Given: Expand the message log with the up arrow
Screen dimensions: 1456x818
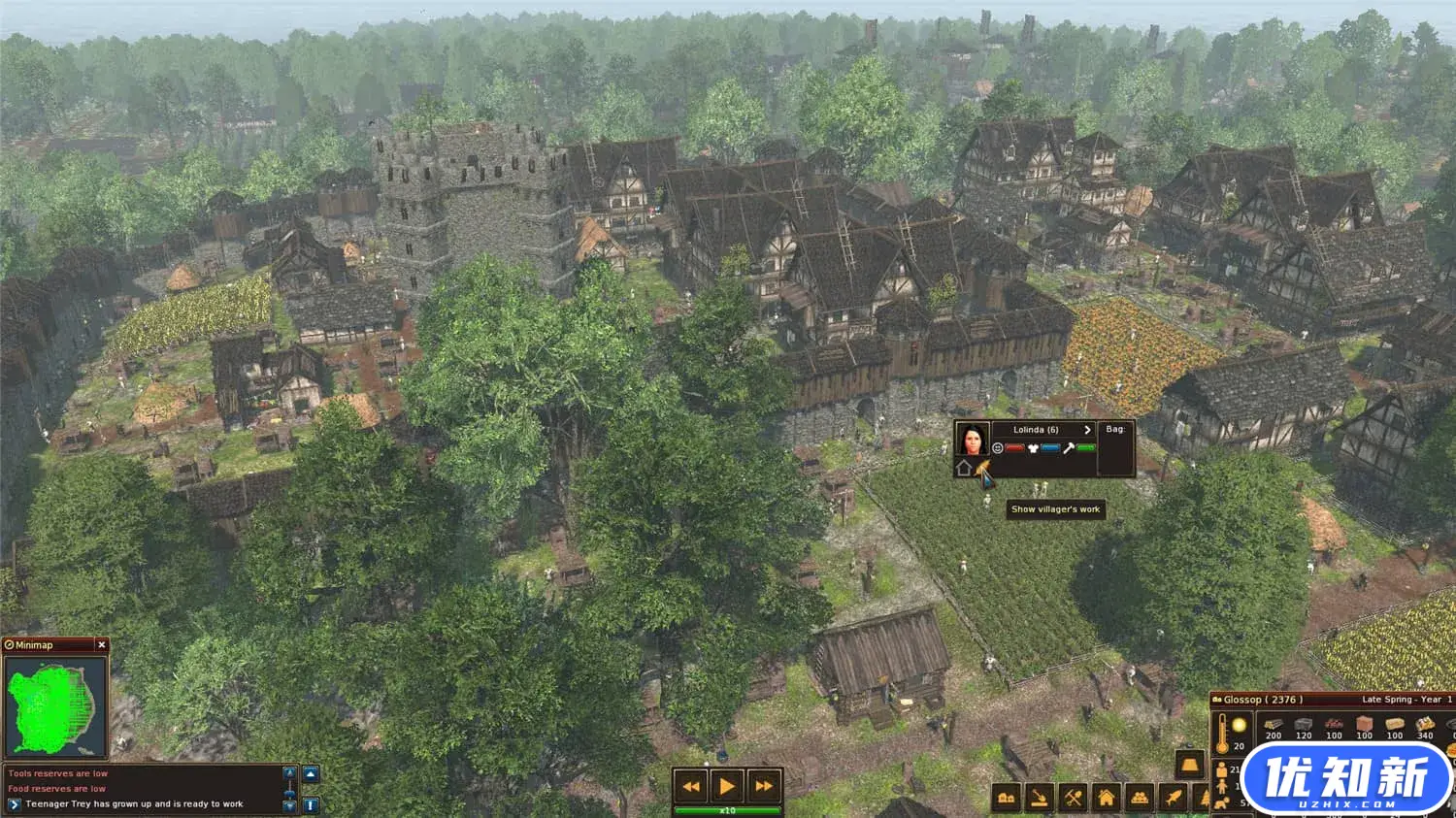Looking at the screenshot, I should coord(311,774).
